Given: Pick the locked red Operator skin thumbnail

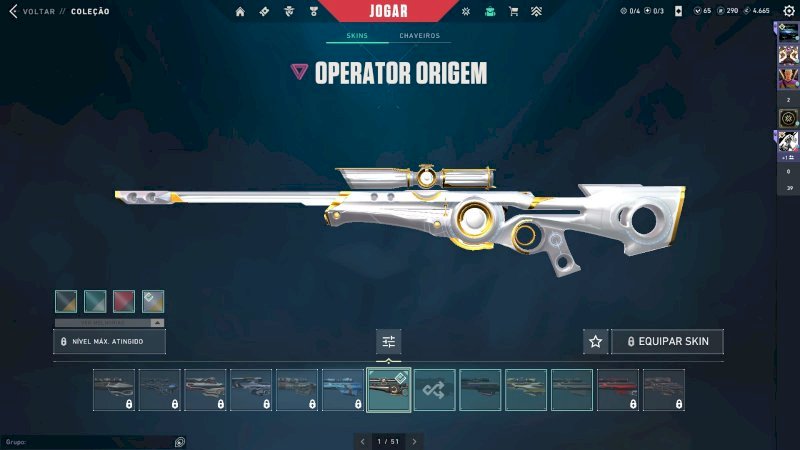Looking at the screenshot, I should click(x=618, y=390).
